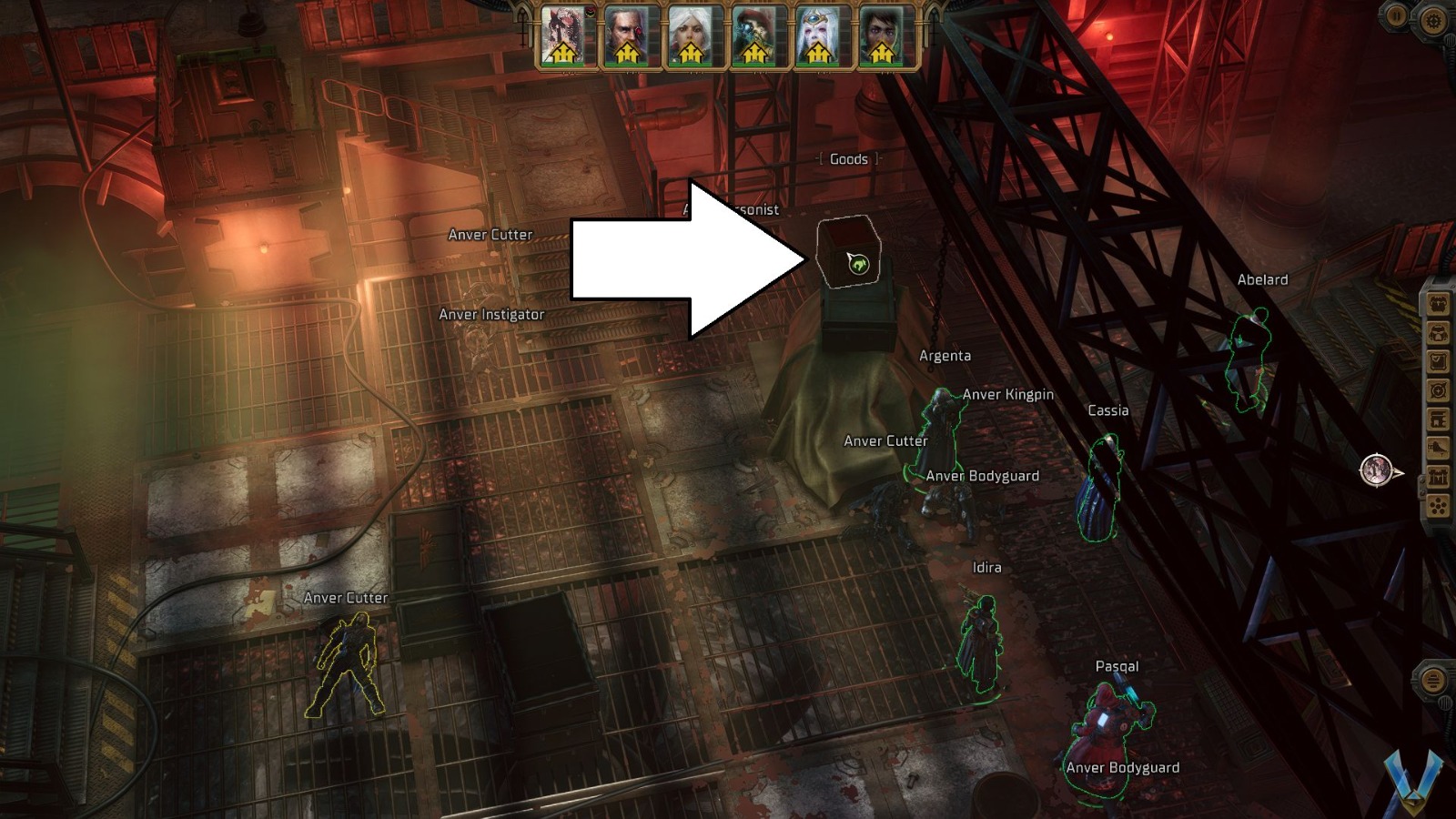The image size is (1456, 819).
Task: Click the yellow home indicator on Cassia's portrait
Action: pyautogui.click(x=817, y=55)
